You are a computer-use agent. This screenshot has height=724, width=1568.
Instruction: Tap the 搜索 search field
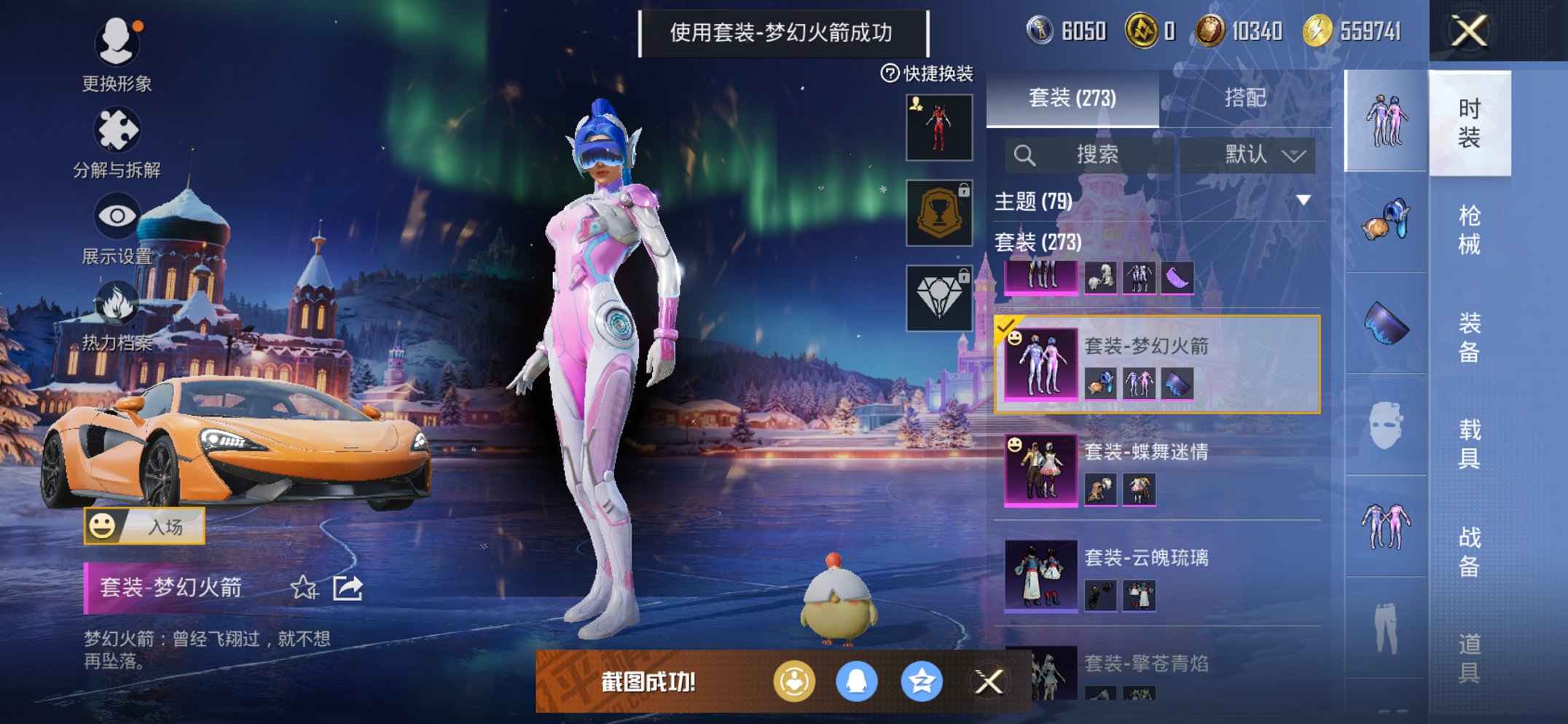pos(1093,155)
